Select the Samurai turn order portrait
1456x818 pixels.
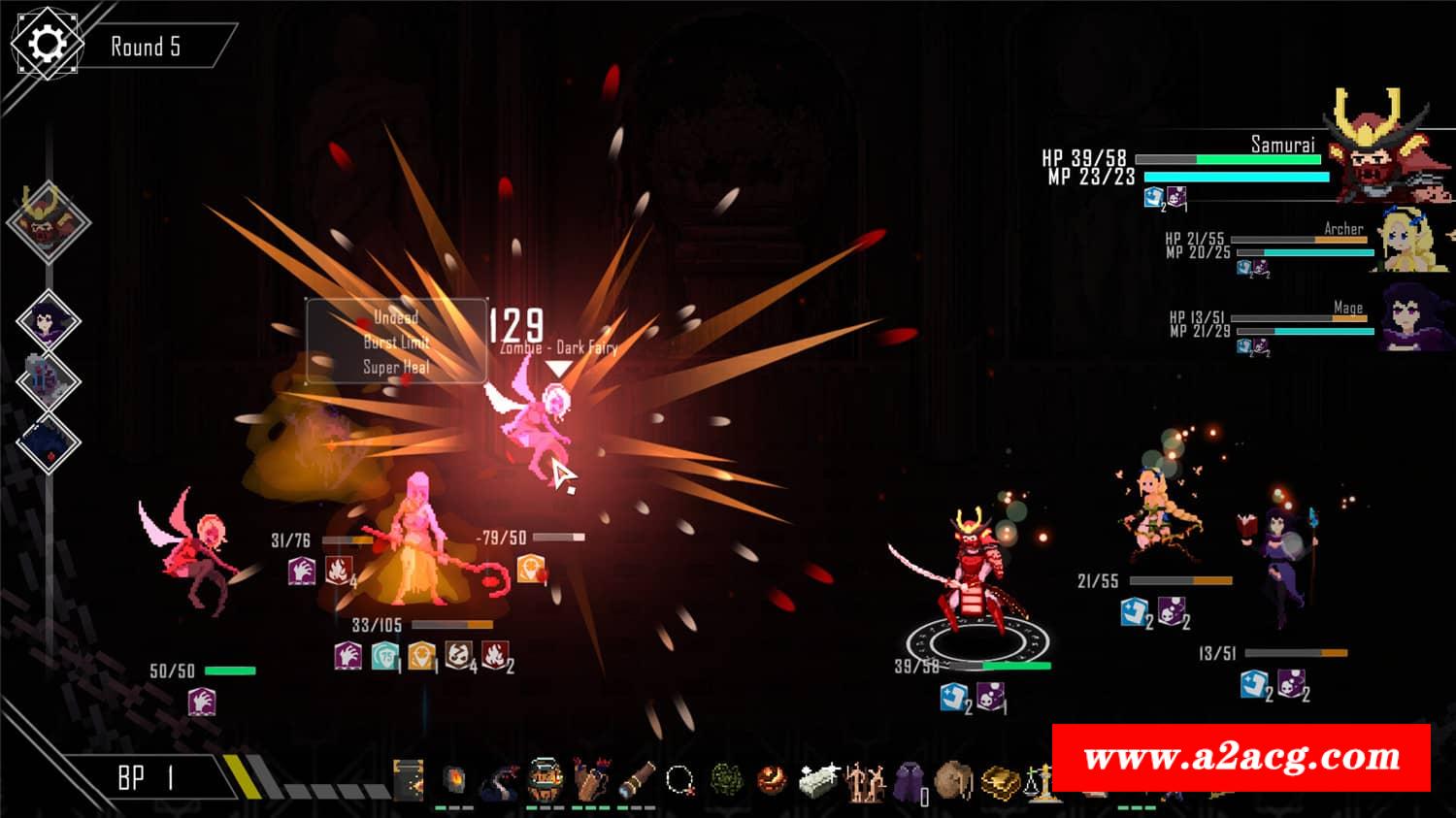[x=48, y=222]
